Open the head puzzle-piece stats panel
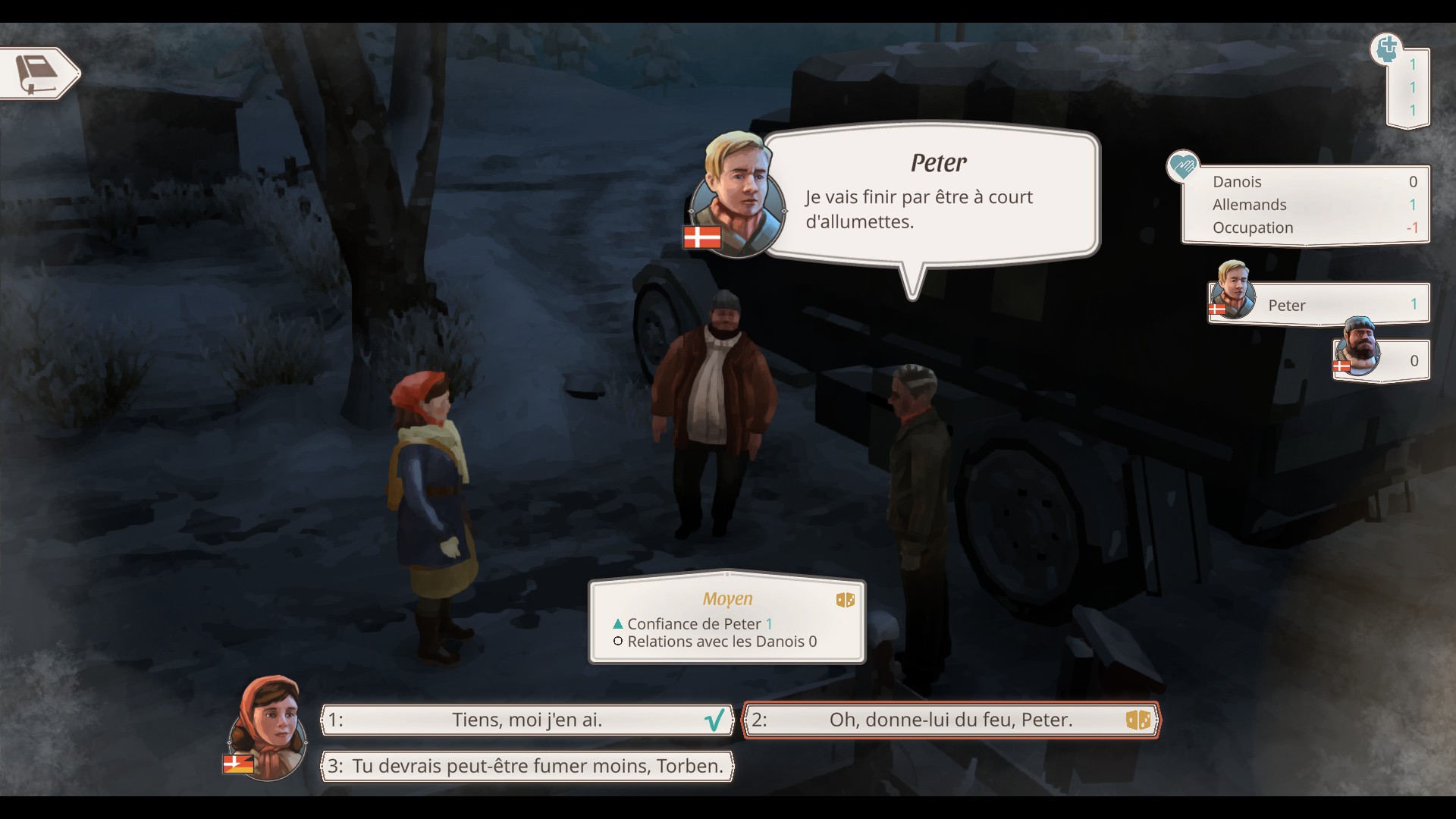This screenshot has height=819, width=1456. coord(1387,50)
